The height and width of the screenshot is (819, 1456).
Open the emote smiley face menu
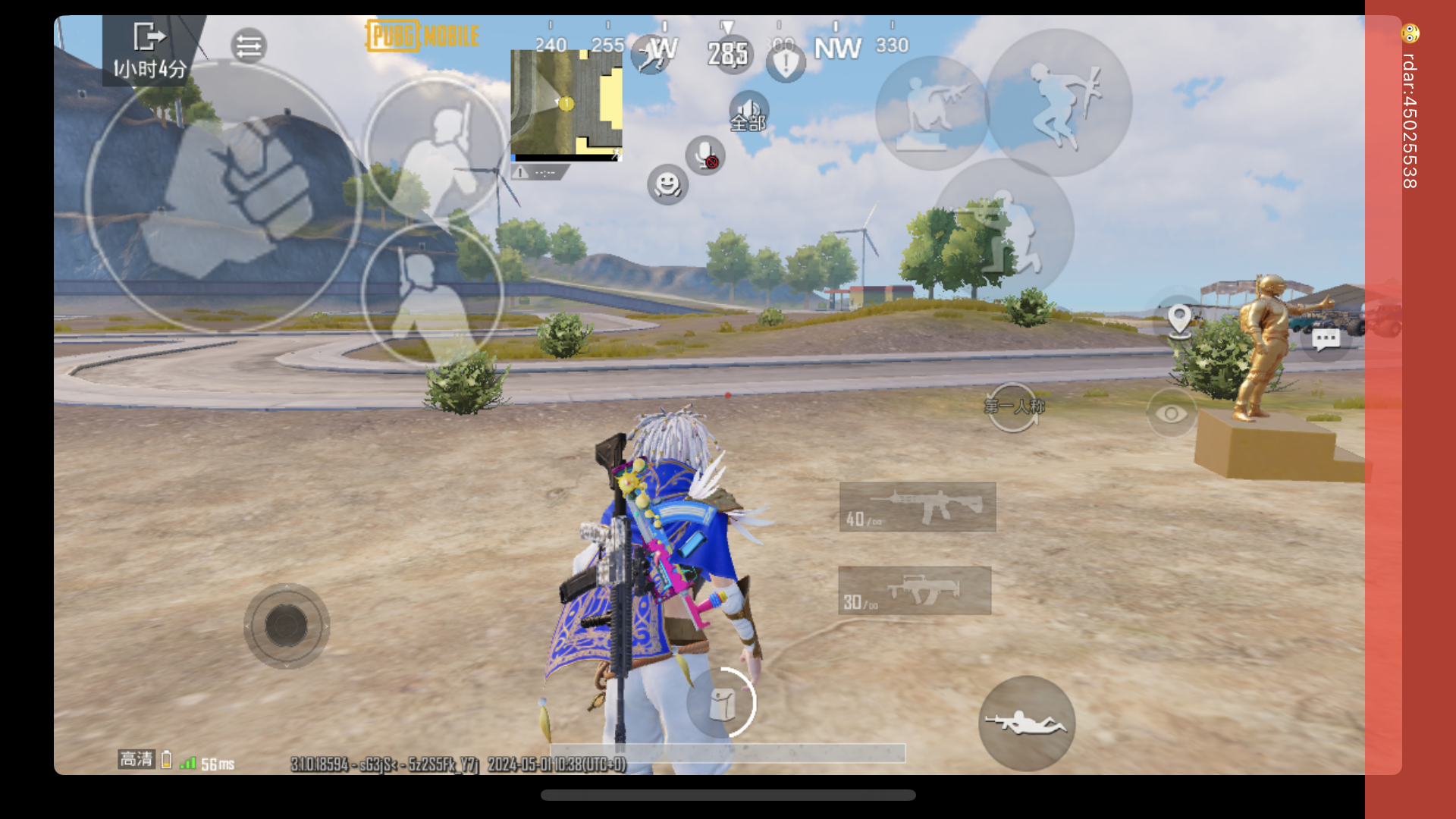[667, 185]
